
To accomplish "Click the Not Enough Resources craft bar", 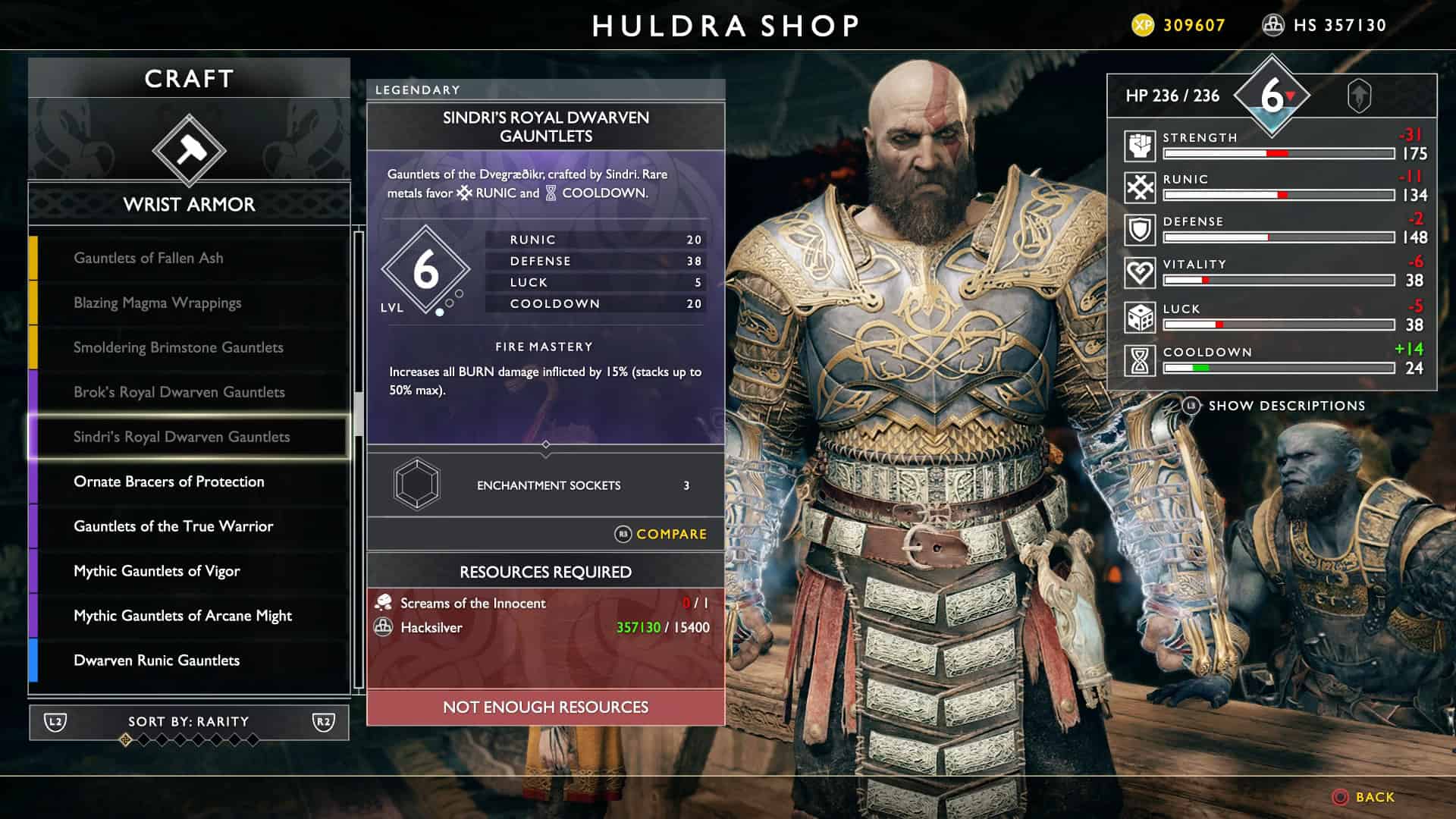I will [545, 708].
